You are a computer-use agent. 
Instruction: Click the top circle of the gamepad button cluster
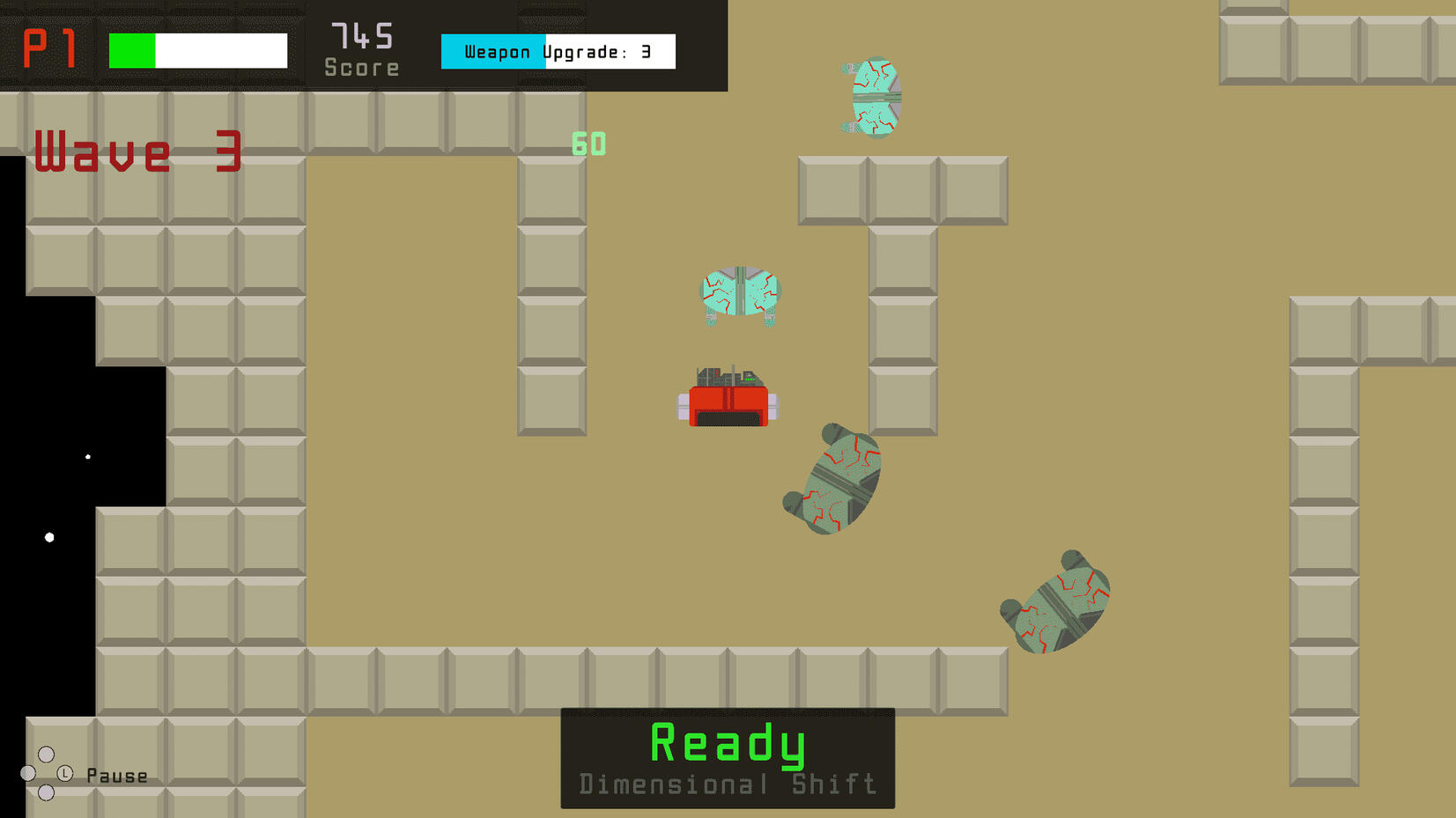(x=46, y=753)
